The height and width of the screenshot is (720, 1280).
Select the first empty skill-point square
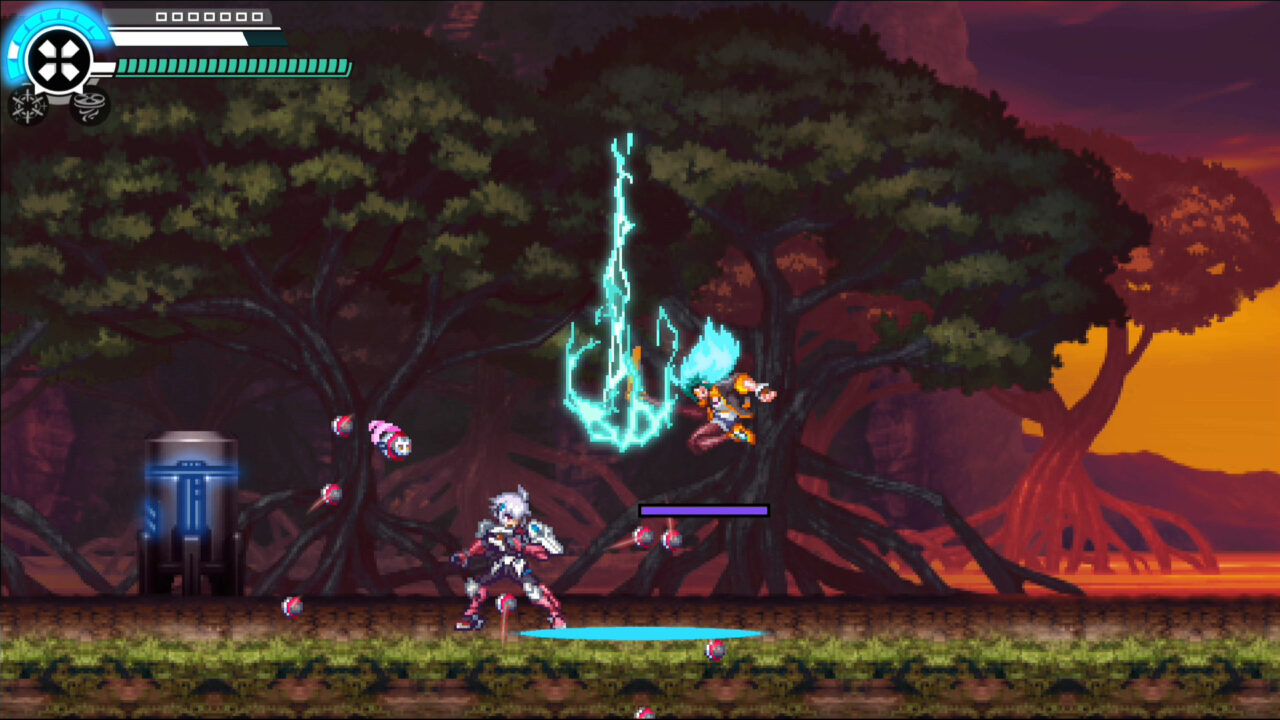click(x=160, y=16)
